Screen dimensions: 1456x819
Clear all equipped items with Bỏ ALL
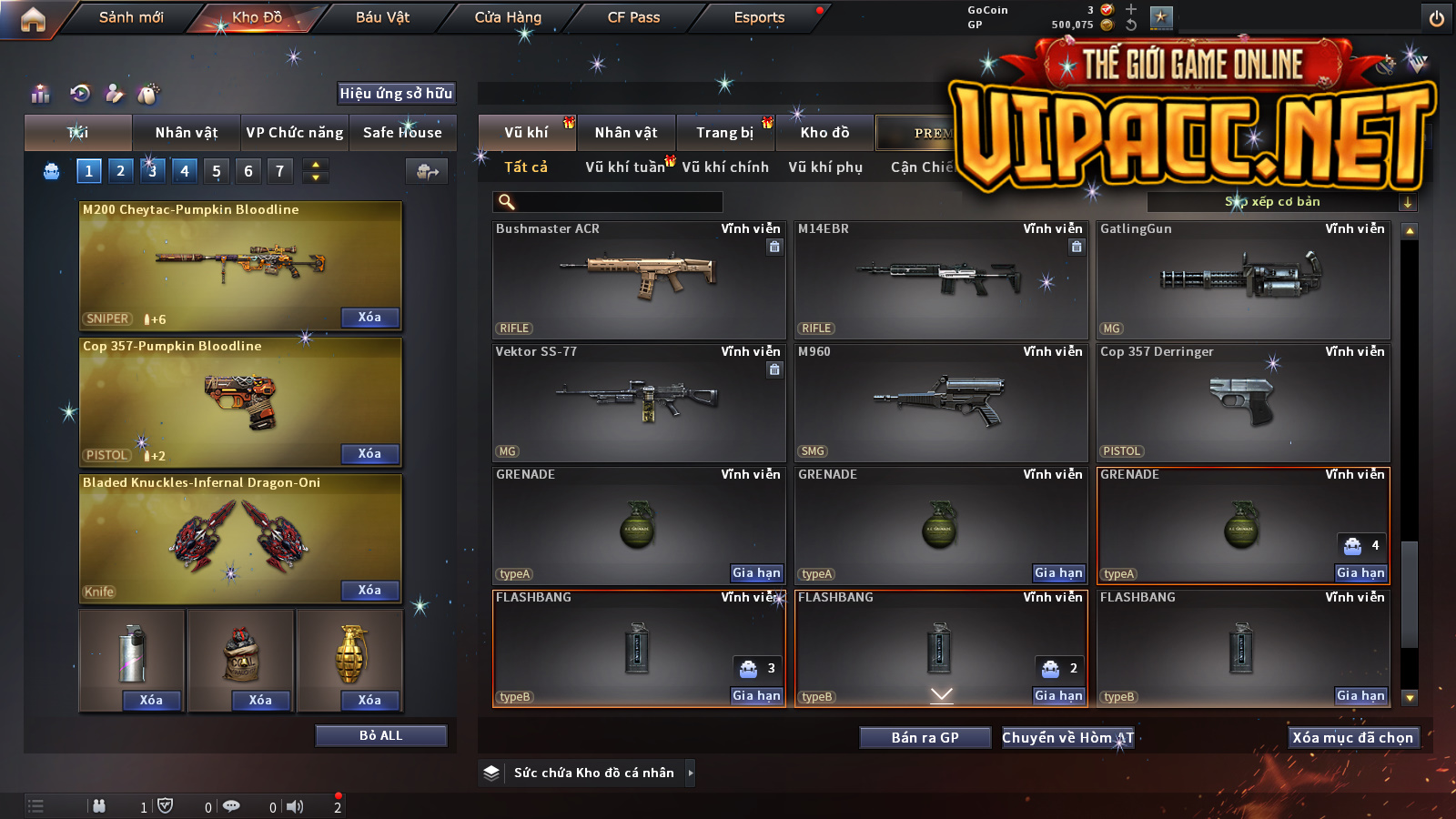point(380,735)
